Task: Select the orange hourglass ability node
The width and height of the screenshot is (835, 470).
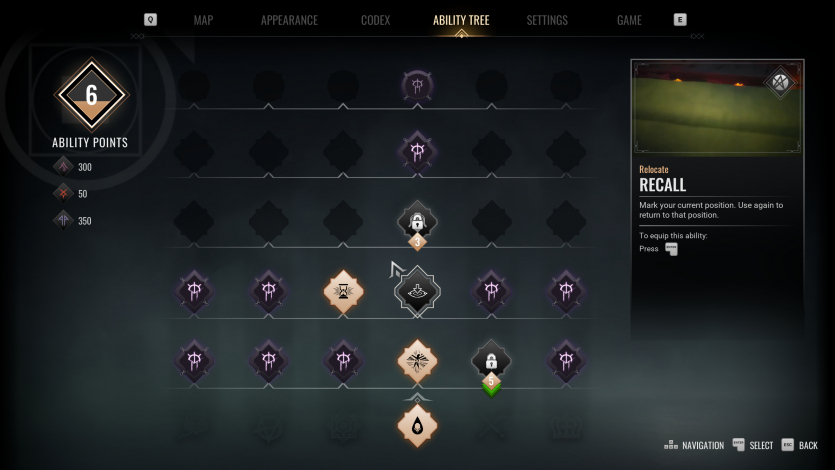Action: (x=343, y=292)
